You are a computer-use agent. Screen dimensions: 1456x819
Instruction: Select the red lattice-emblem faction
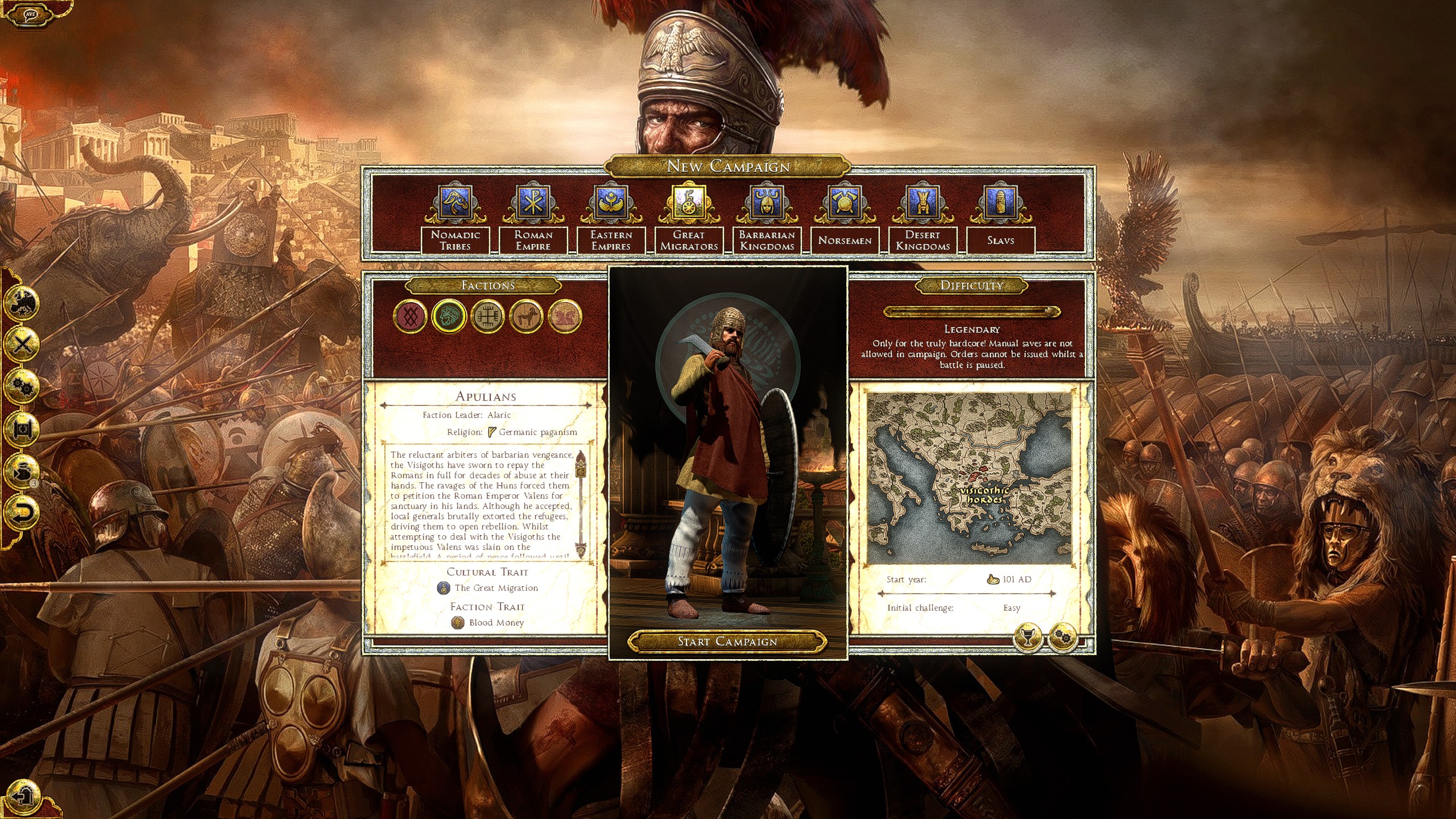pyautogui.click(x=410, y=316)
